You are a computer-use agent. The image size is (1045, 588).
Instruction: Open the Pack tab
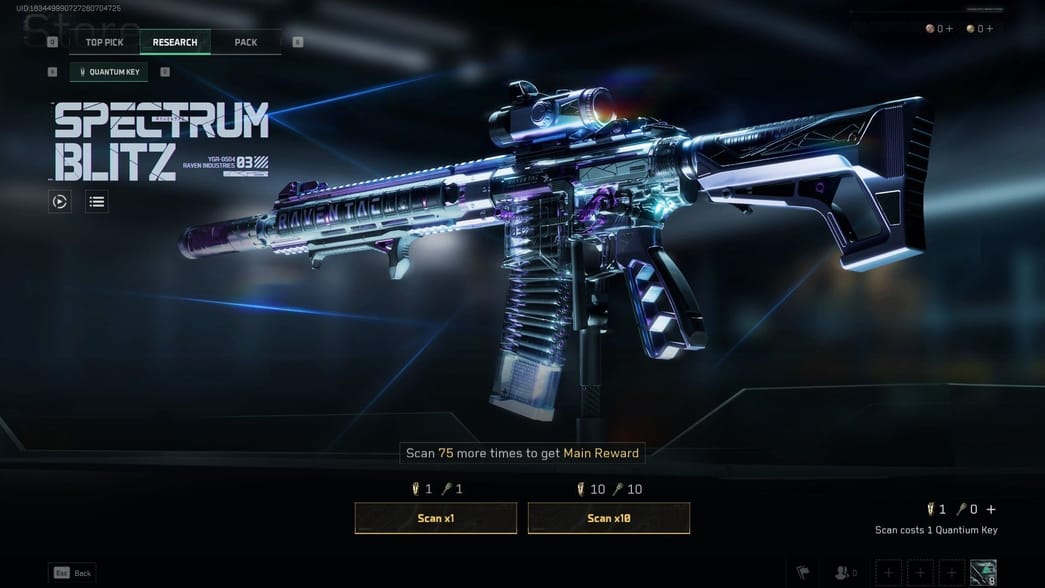(245, 42)
